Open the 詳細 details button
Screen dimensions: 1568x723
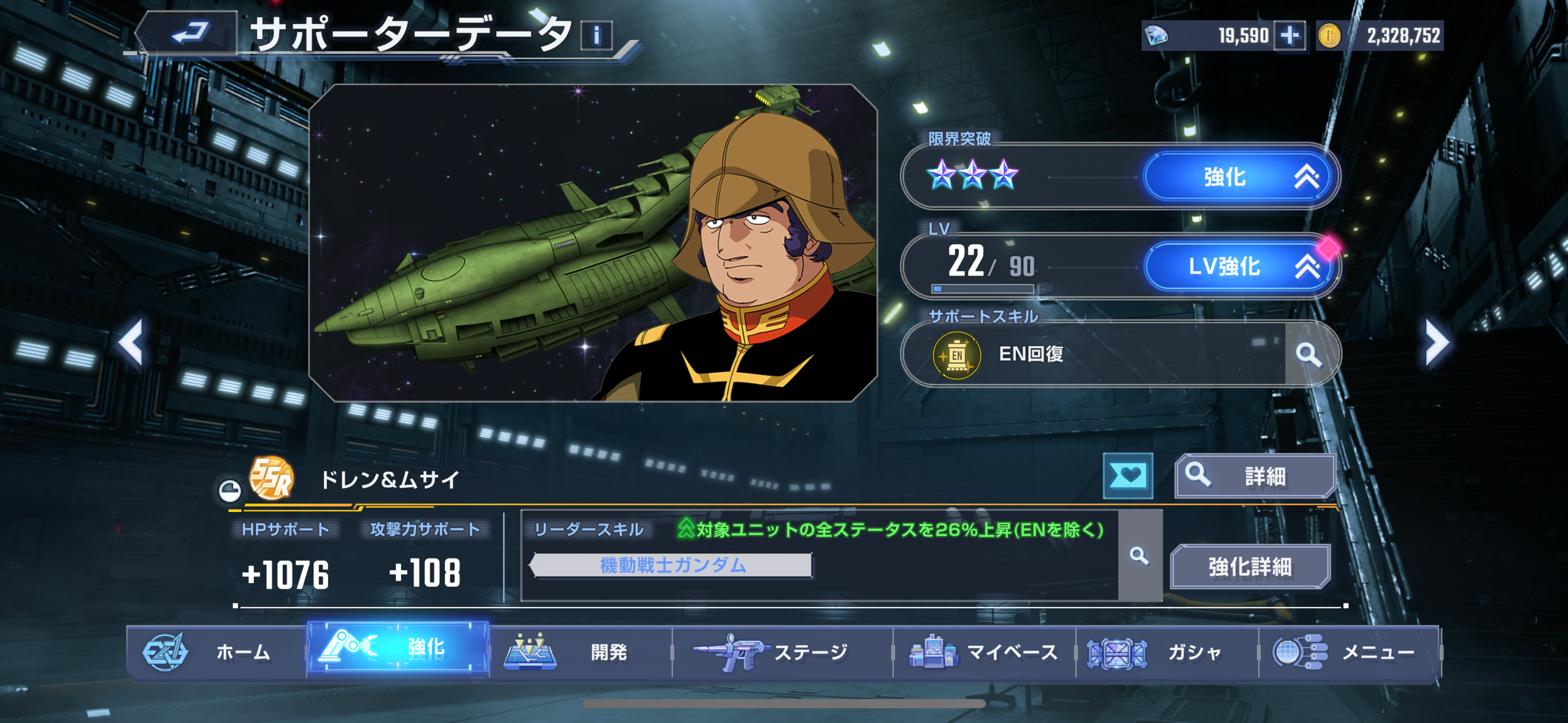(1255, 476)
